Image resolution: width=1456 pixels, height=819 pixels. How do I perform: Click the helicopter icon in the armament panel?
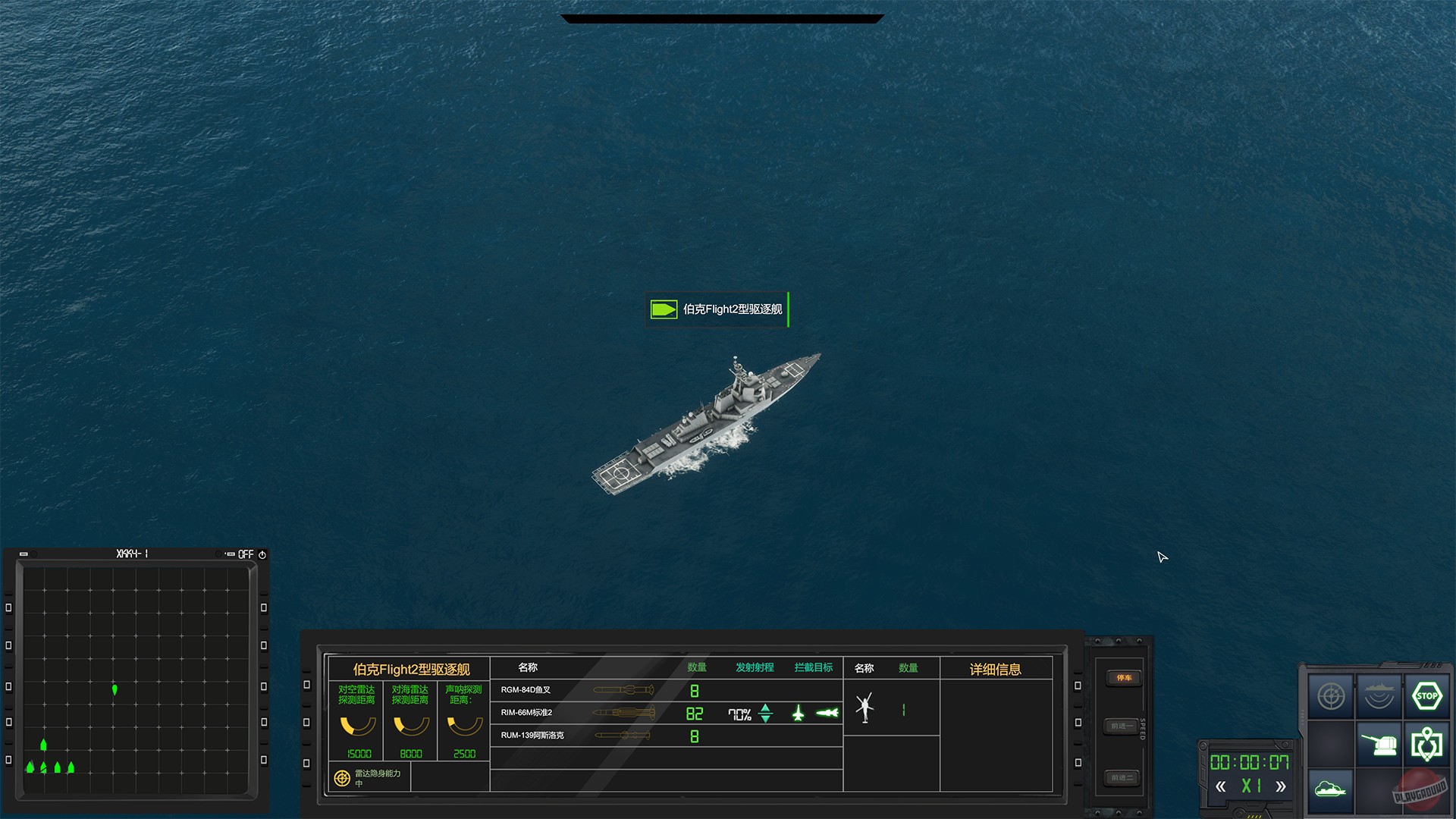[864, 708]
